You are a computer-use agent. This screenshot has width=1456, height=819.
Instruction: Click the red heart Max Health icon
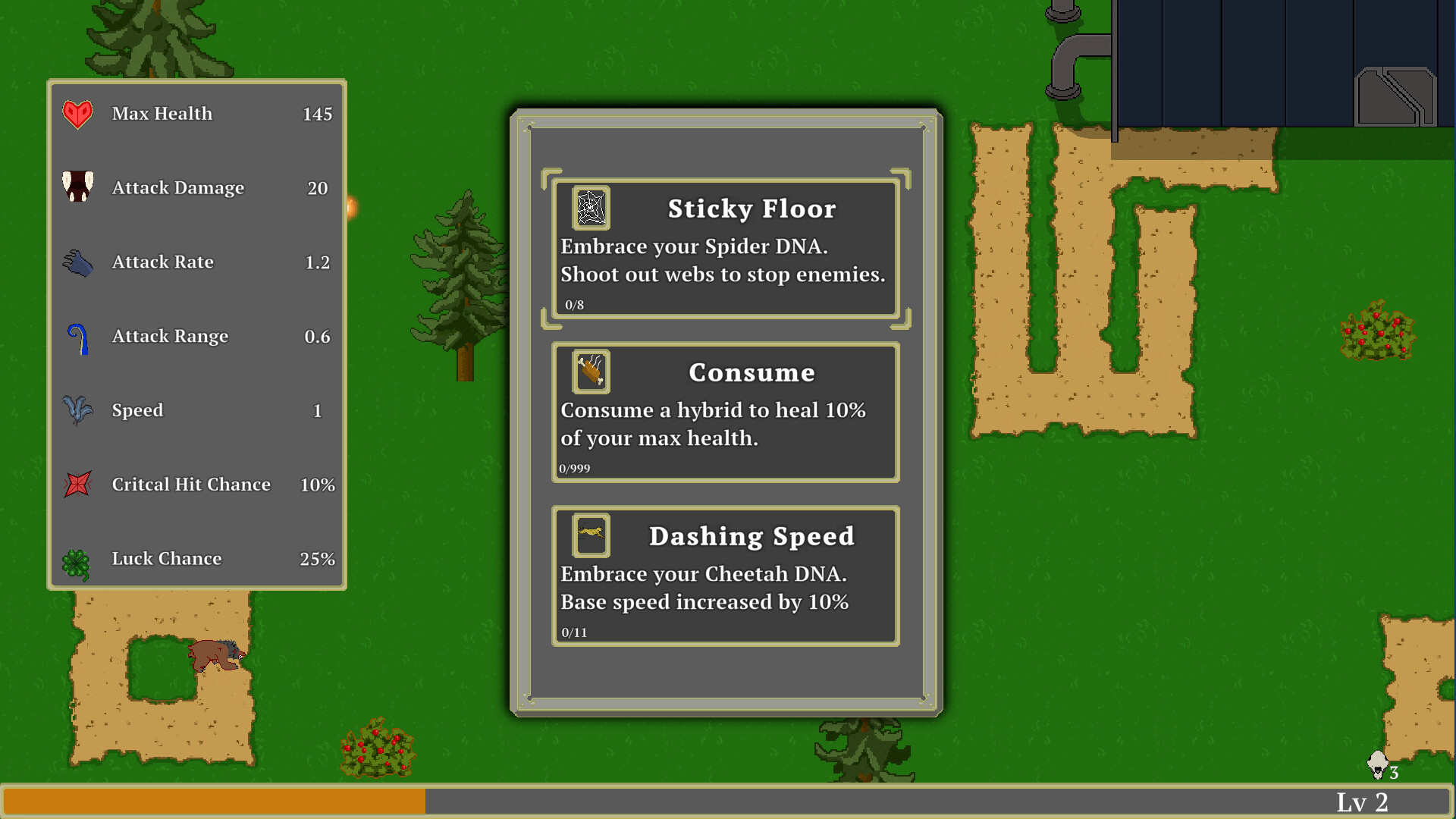click(x=77, y=114)
